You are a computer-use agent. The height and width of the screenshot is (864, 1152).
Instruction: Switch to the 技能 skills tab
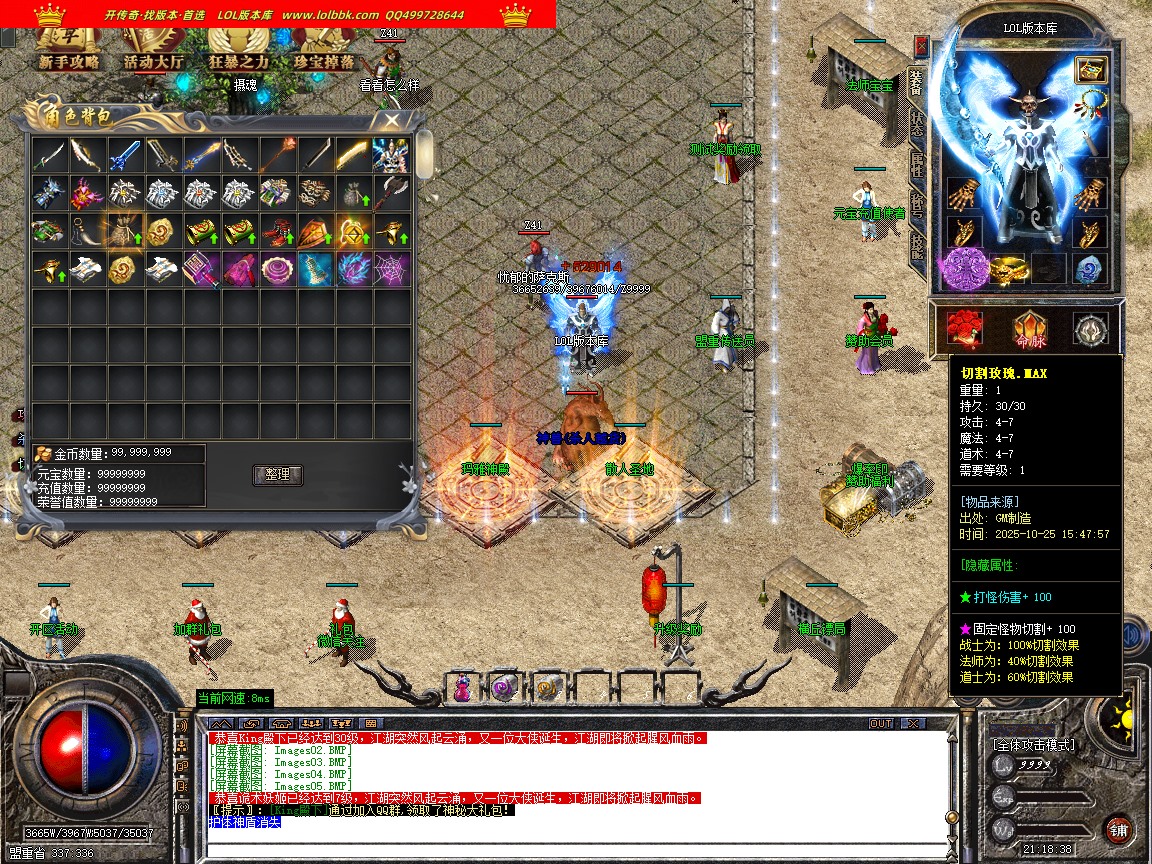(x=916, y=246)
